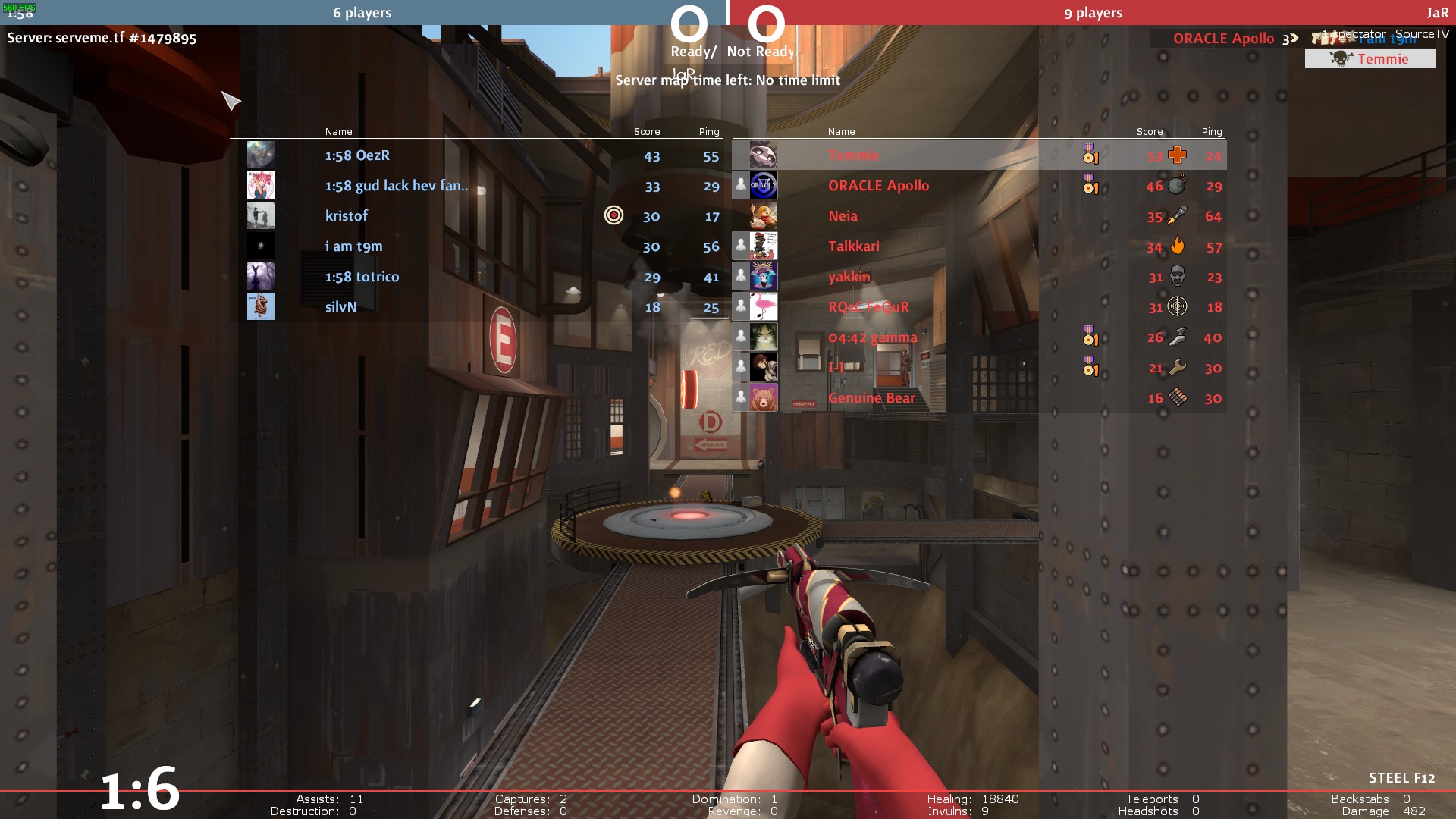The image size is (1456, 819).
Task: Select the I-I player row
Action: pyautogui.click(x=836, y=368)
